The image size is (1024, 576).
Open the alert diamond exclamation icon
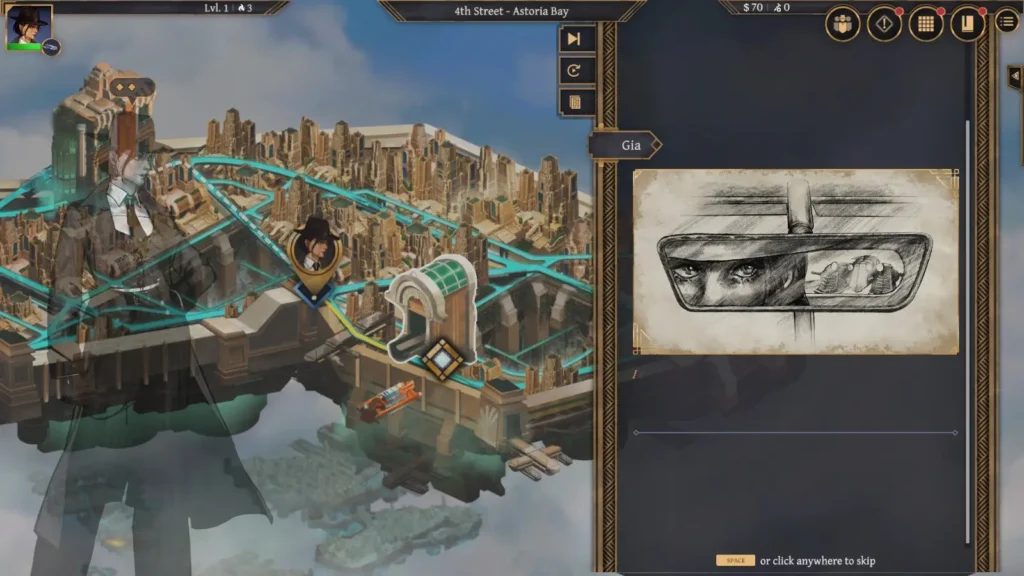click(x=884, y=24)
